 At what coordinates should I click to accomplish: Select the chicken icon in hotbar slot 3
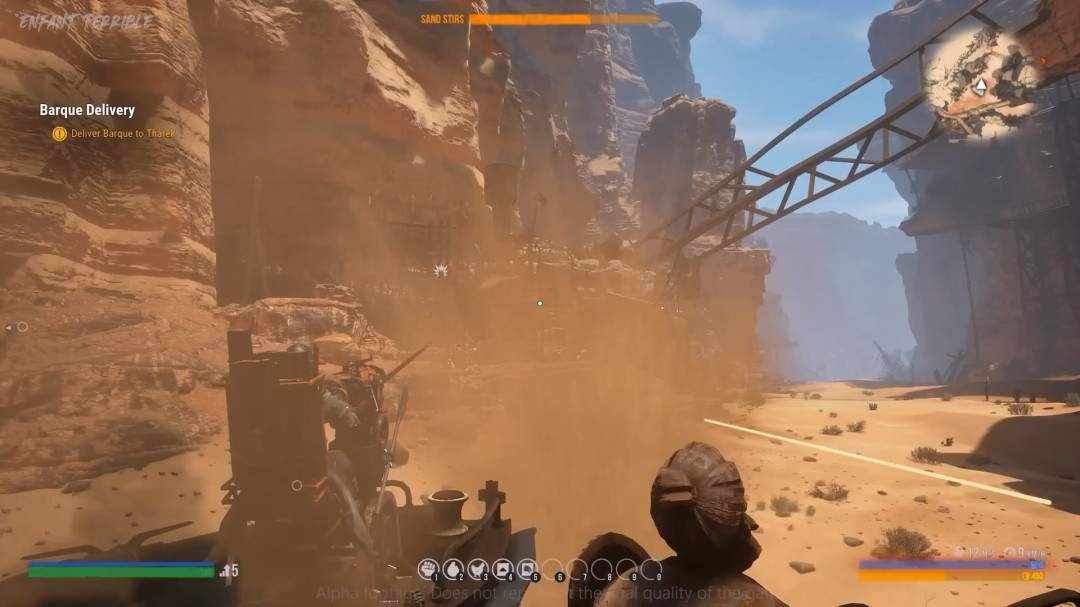pos(478,569)
